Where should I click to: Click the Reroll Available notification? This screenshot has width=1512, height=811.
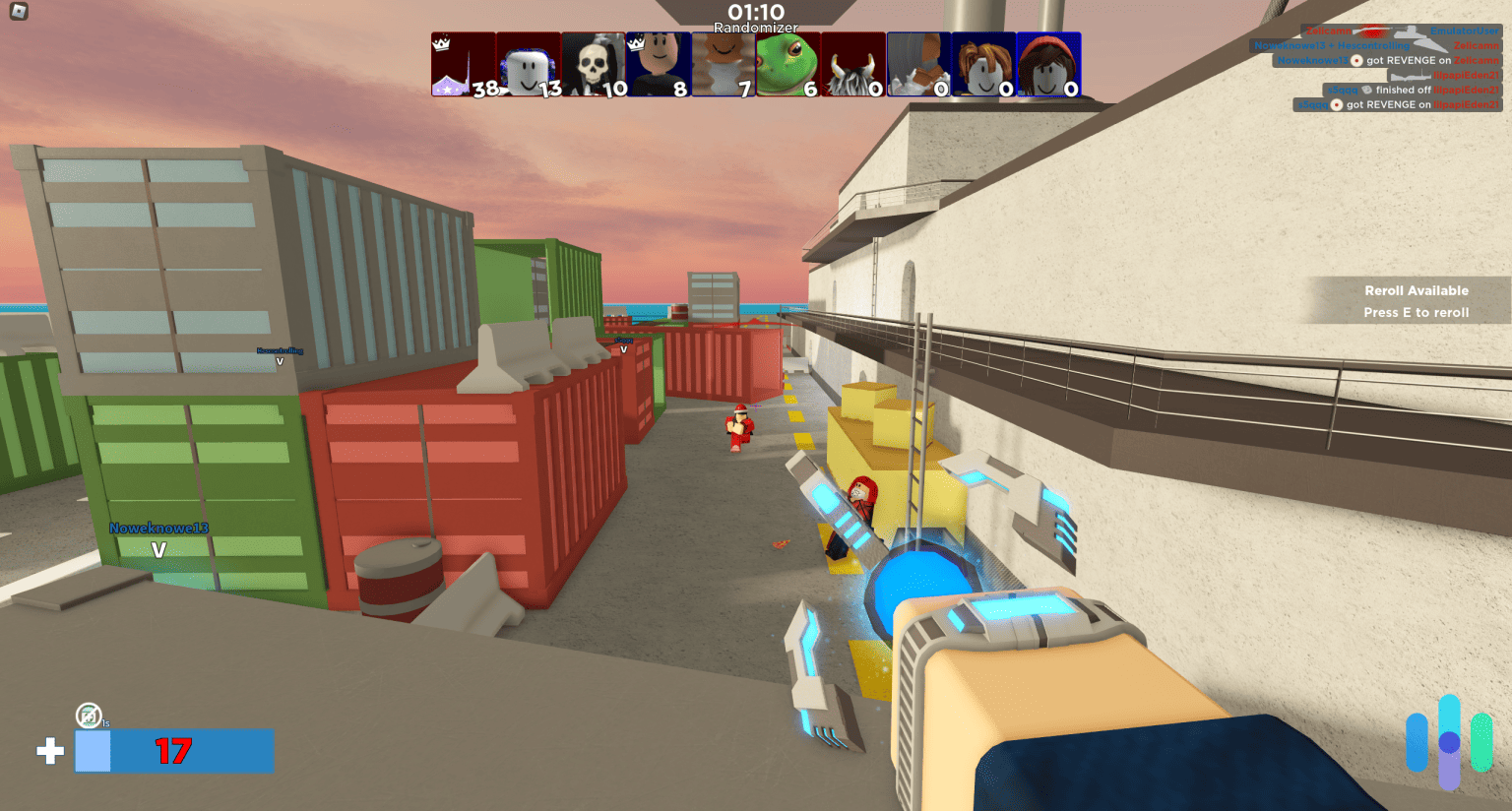pyautogui.click(x=1416, y=290)
